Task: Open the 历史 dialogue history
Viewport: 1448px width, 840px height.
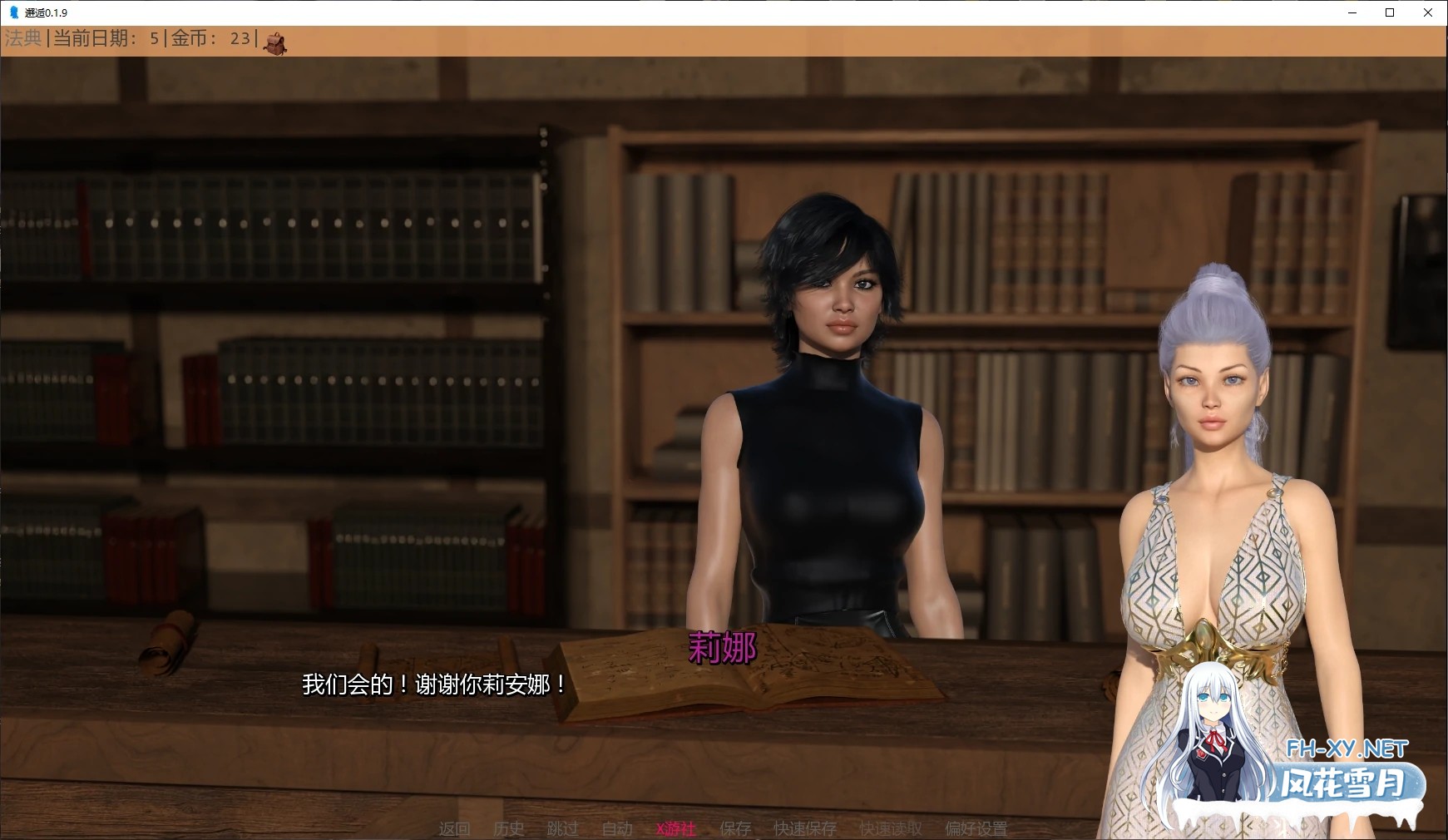Action: [x=509, y=828]
